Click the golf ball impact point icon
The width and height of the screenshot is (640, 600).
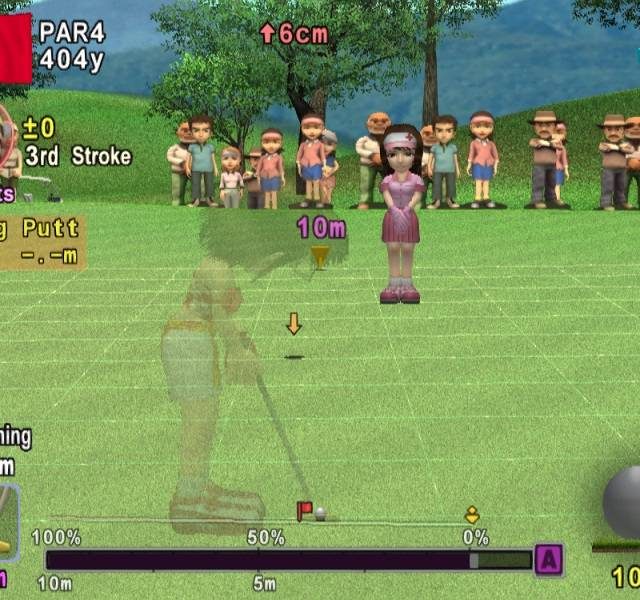point(625,501)
